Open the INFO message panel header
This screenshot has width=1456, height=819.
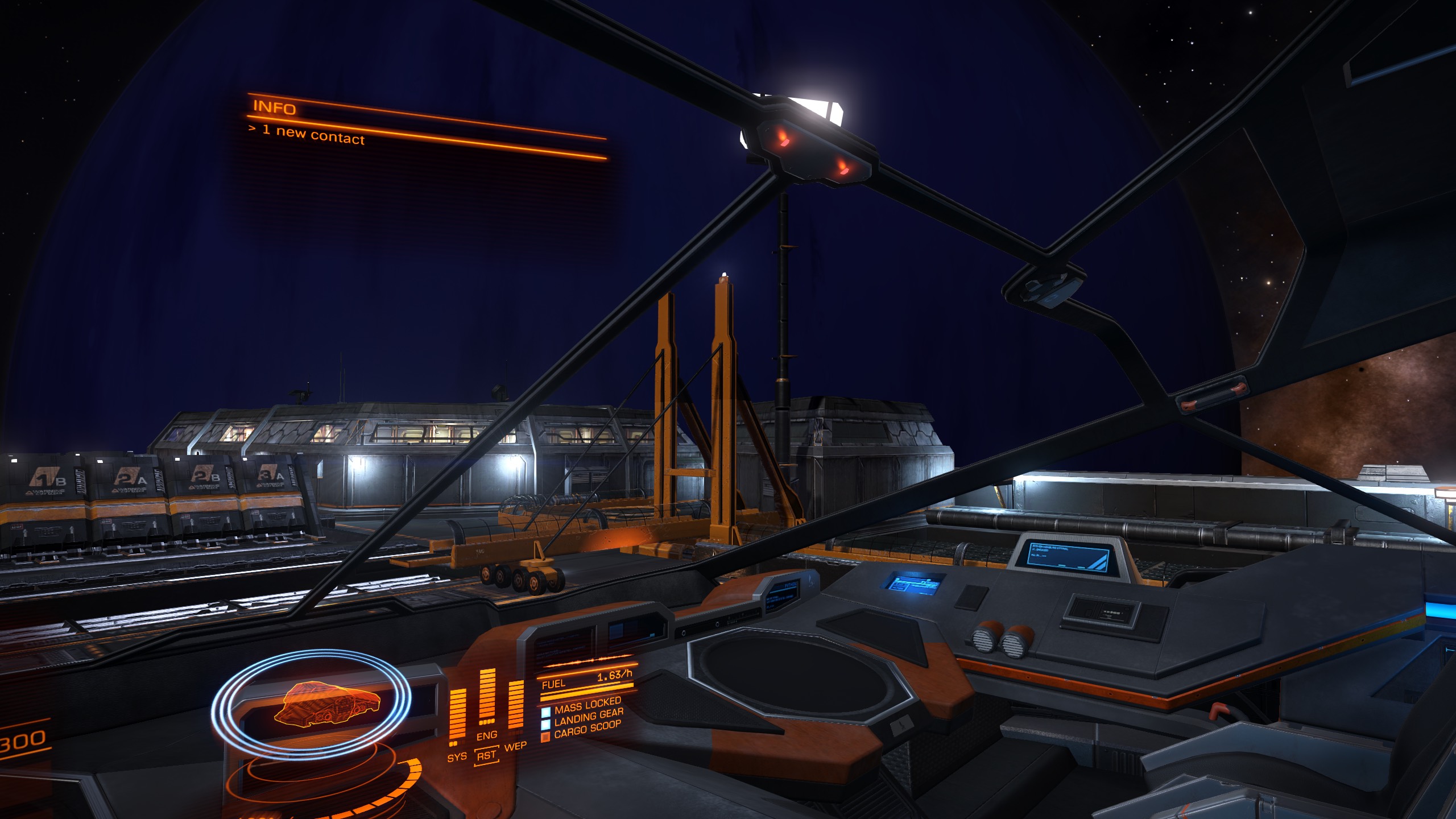click(x=273, y=109)
